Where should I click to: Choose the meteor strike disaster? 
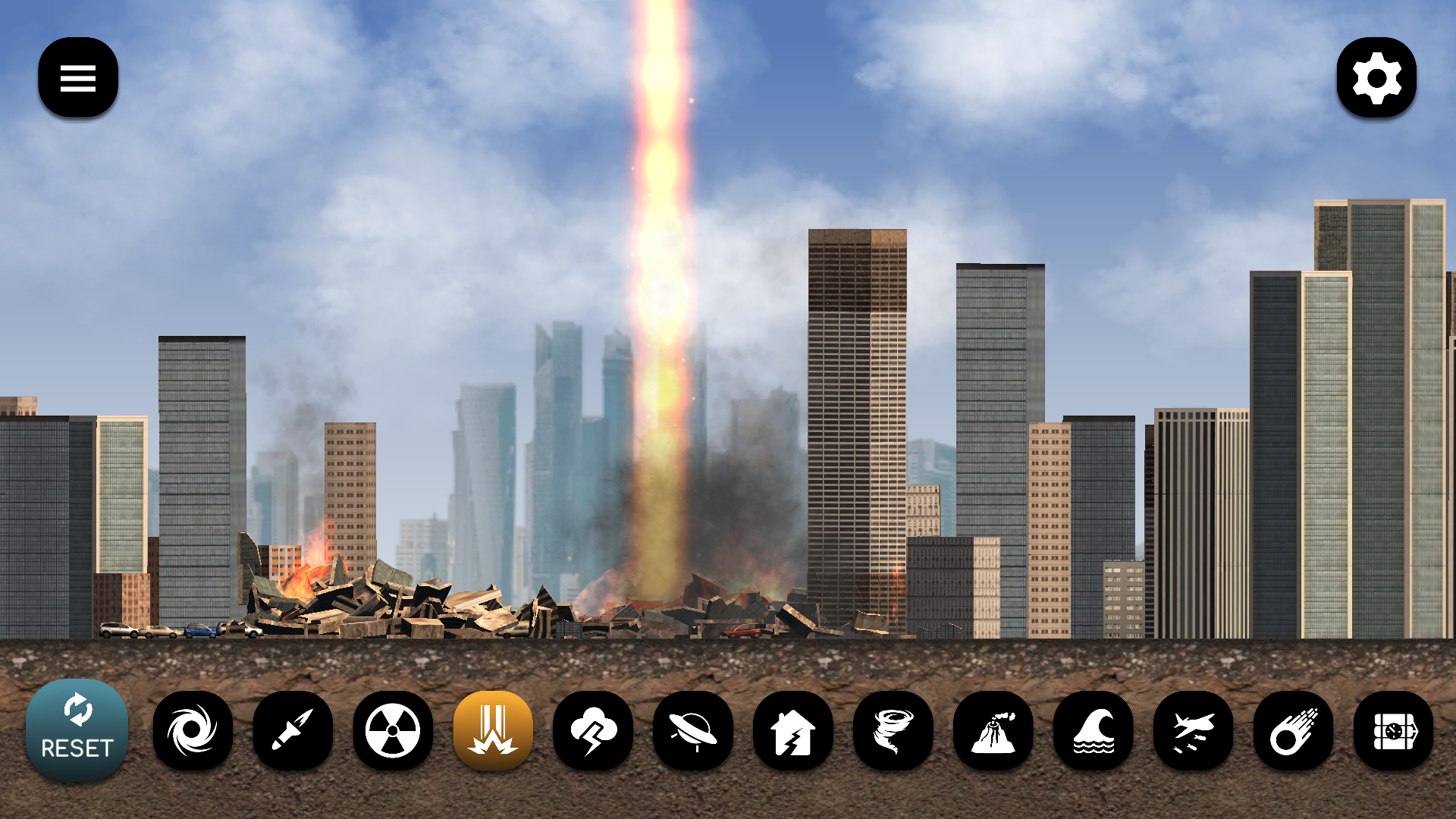(x=1294, y=730)
